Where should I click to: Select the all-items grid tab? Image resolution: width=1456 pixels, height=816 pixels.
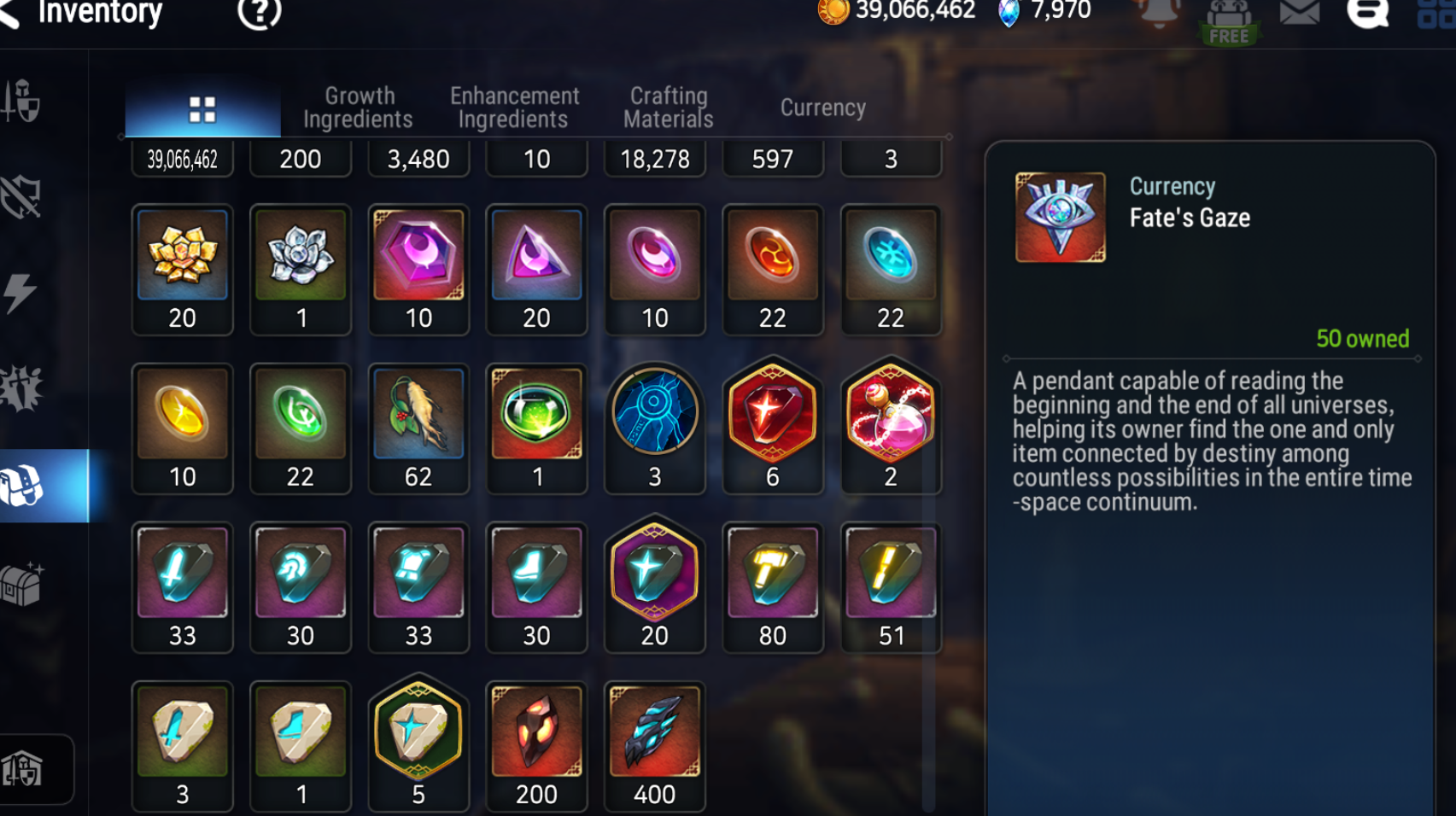202,109
